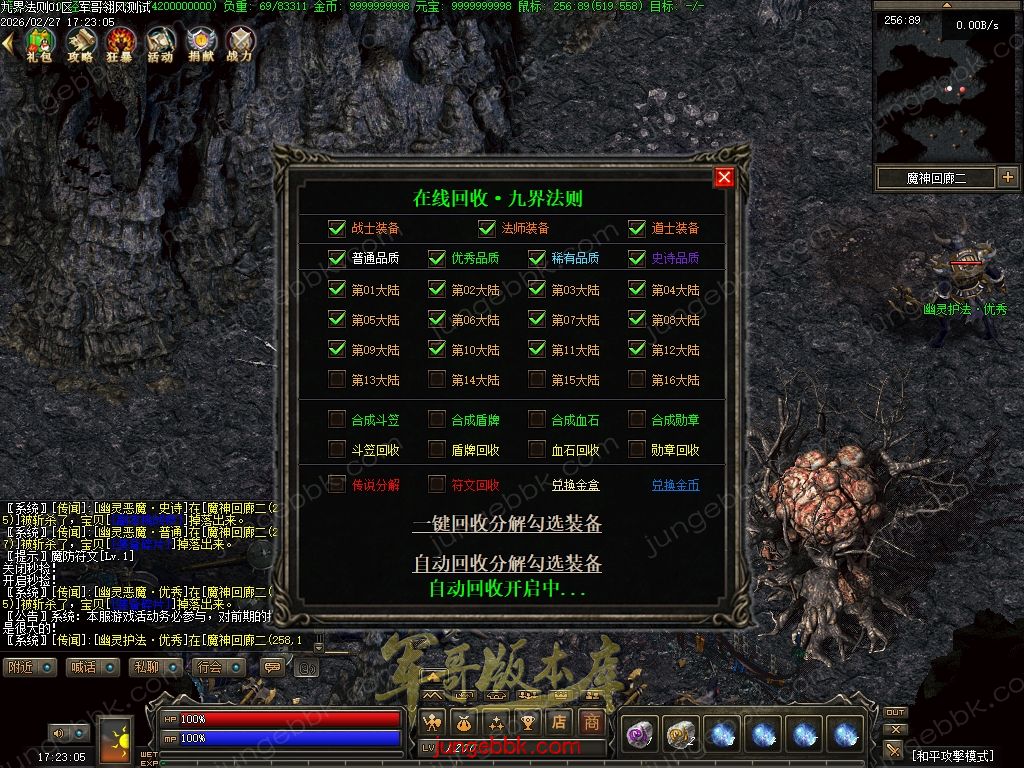Click the minimap plus button
The image size is (1024, 768).
1007,178
